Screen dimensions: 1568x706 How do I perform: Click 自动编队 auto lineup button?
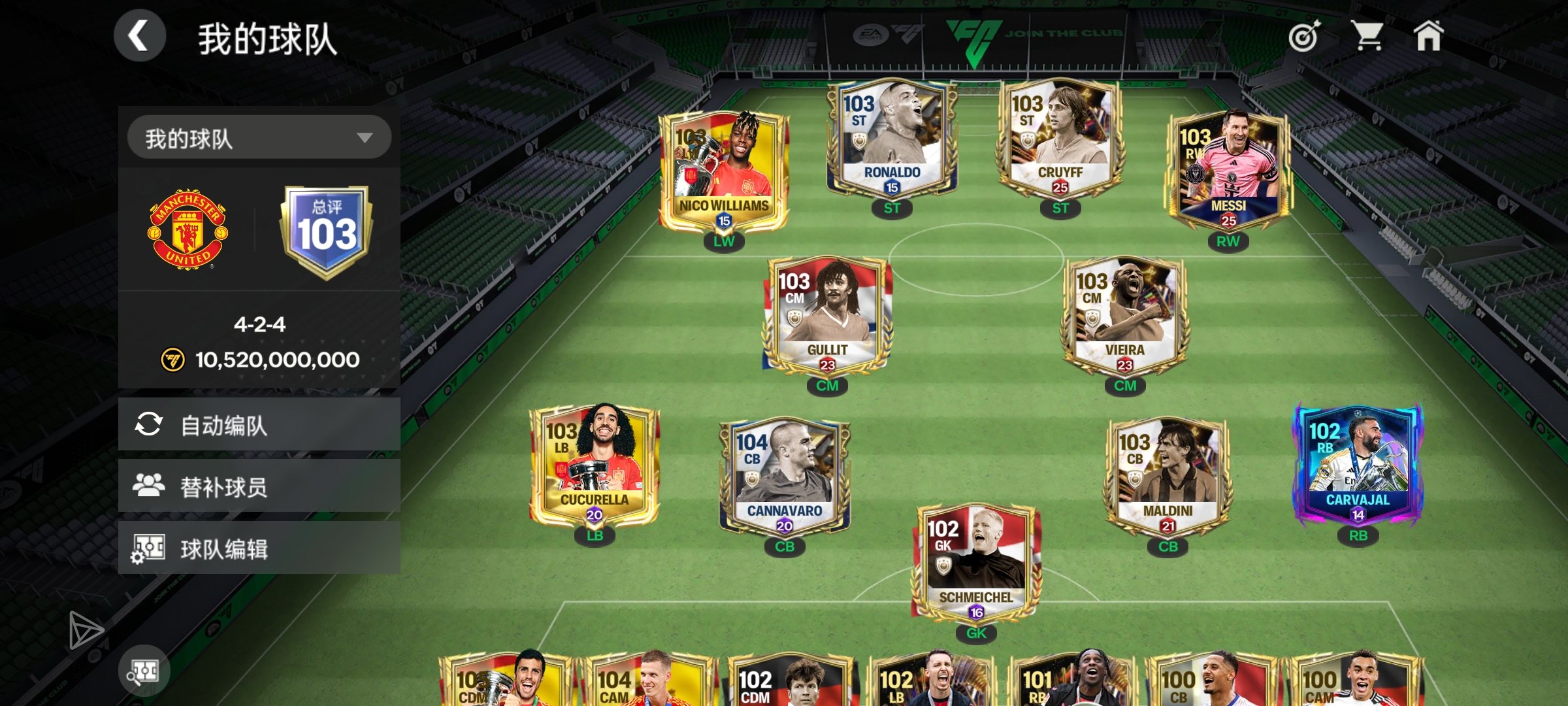pyautogui.click(x=259, y=425)
